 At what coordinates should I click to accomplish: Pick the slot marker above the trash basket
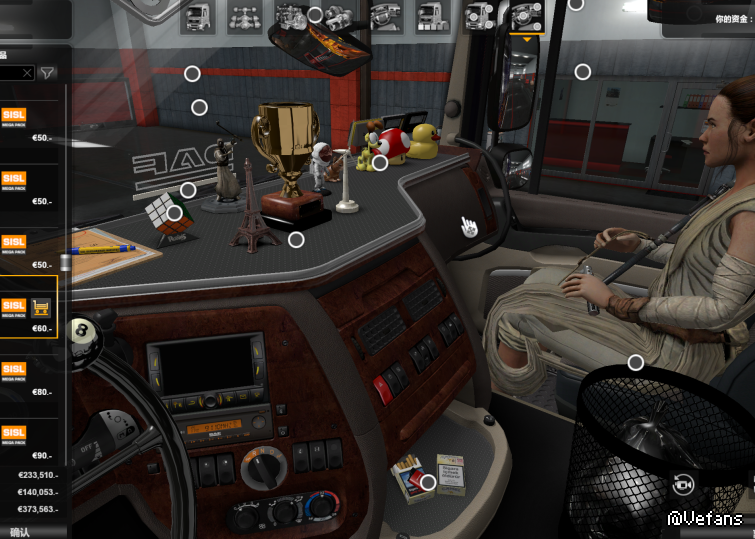click(x=635, y=362)
